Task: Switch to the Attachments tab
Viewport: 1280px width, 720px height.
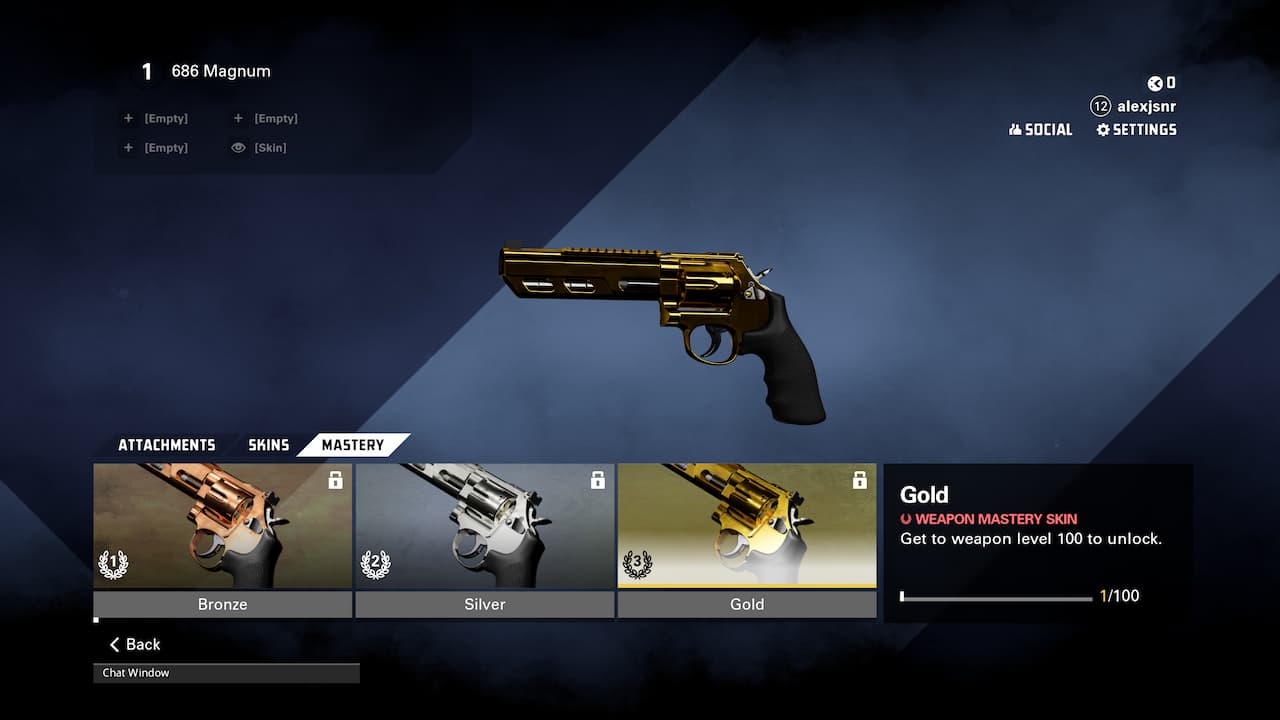Action: click(x=166, y=445)
